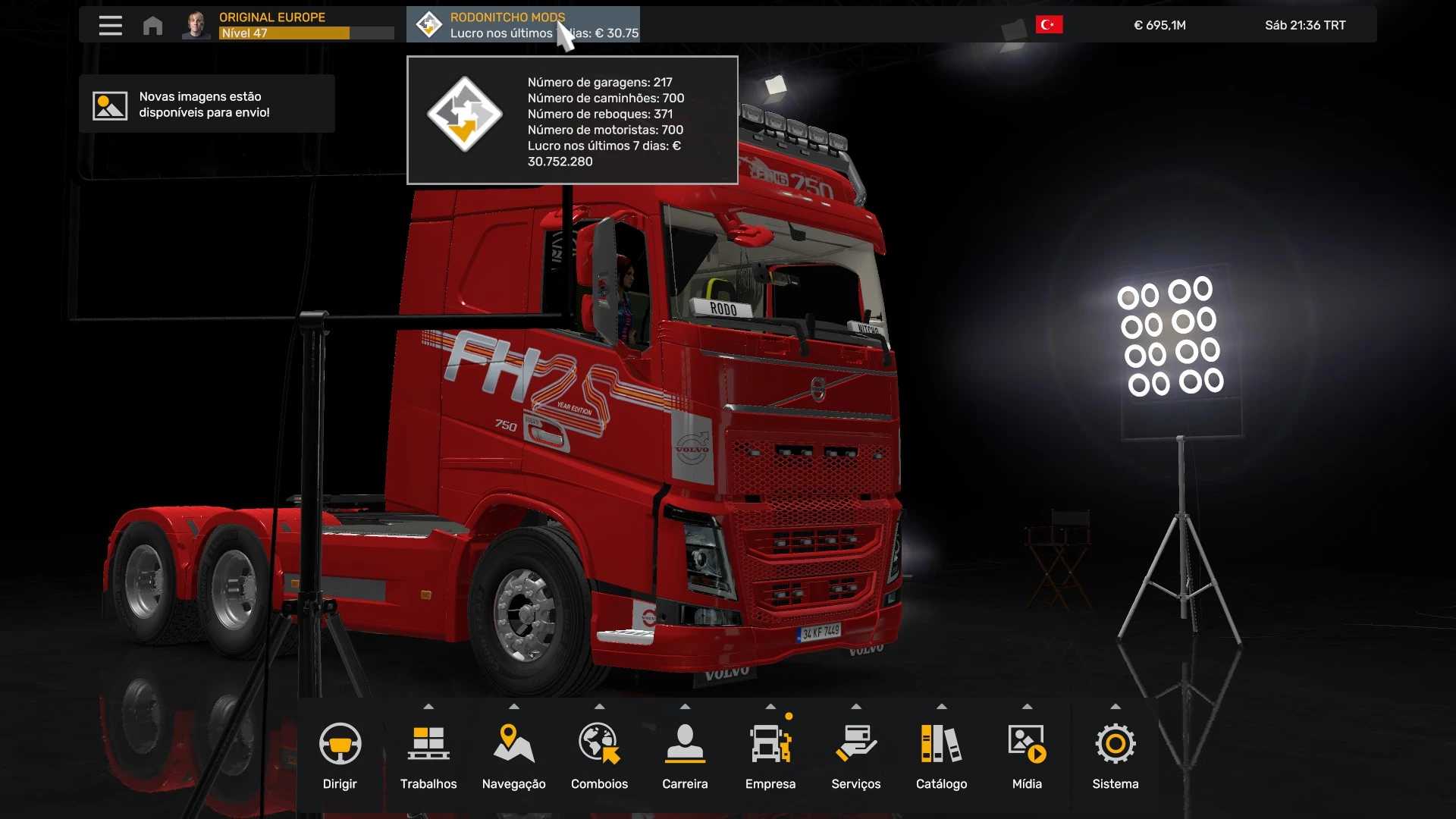
Task: Browse the Catálogo menu
Action: [941, 755]
